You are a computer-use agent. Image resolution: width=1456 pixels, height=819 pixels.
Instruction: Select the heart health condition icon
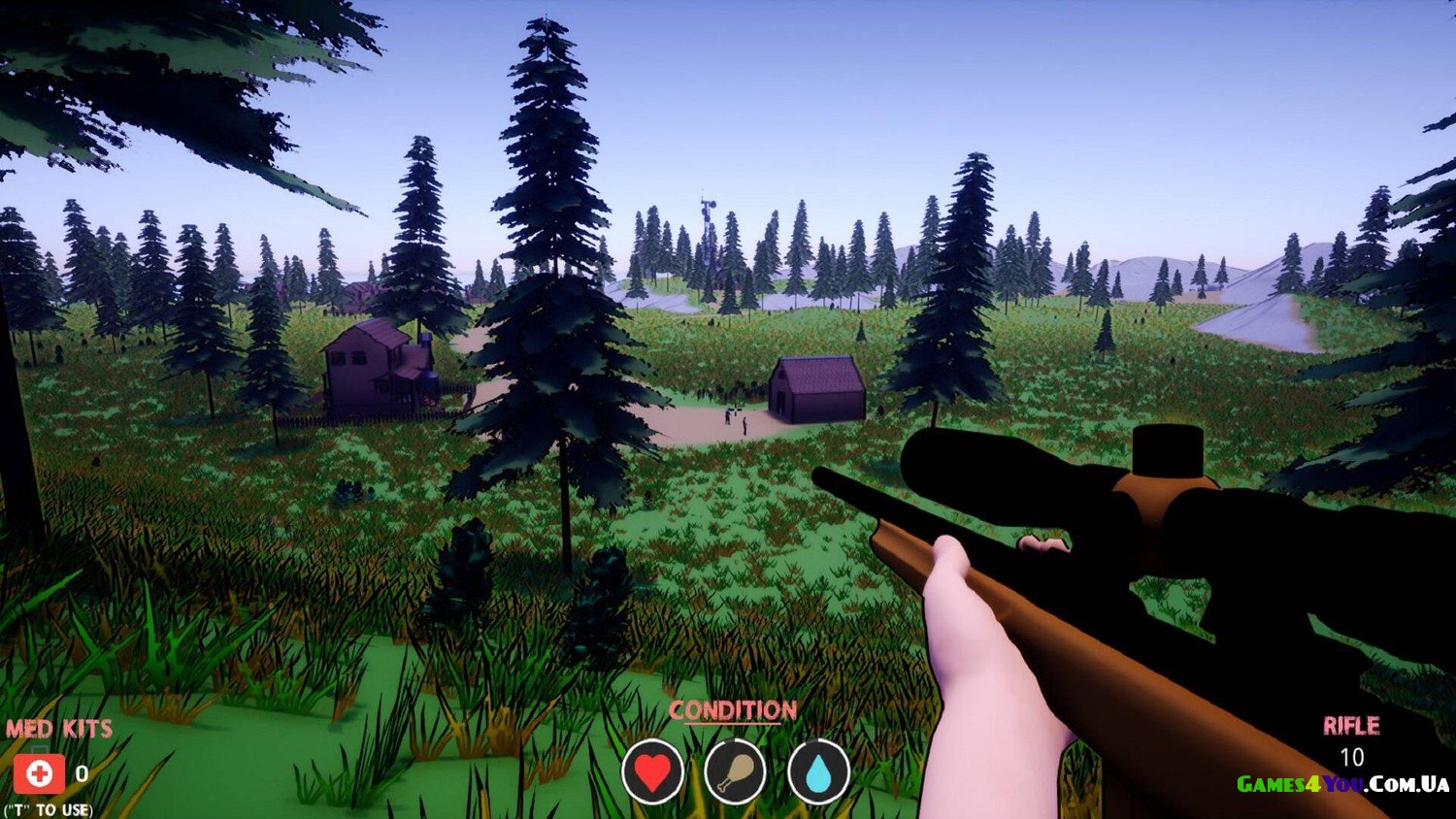[652, 772]
